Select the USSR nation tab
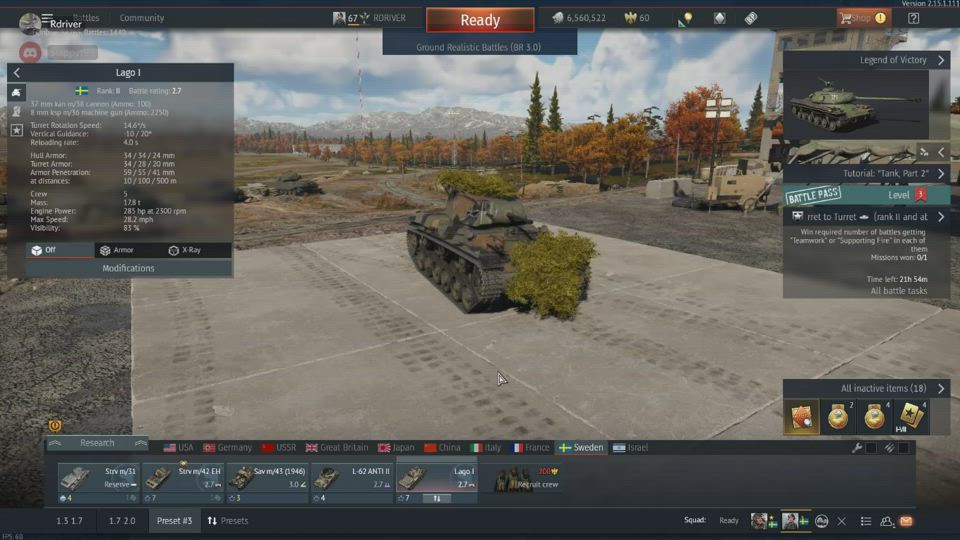 279,448
